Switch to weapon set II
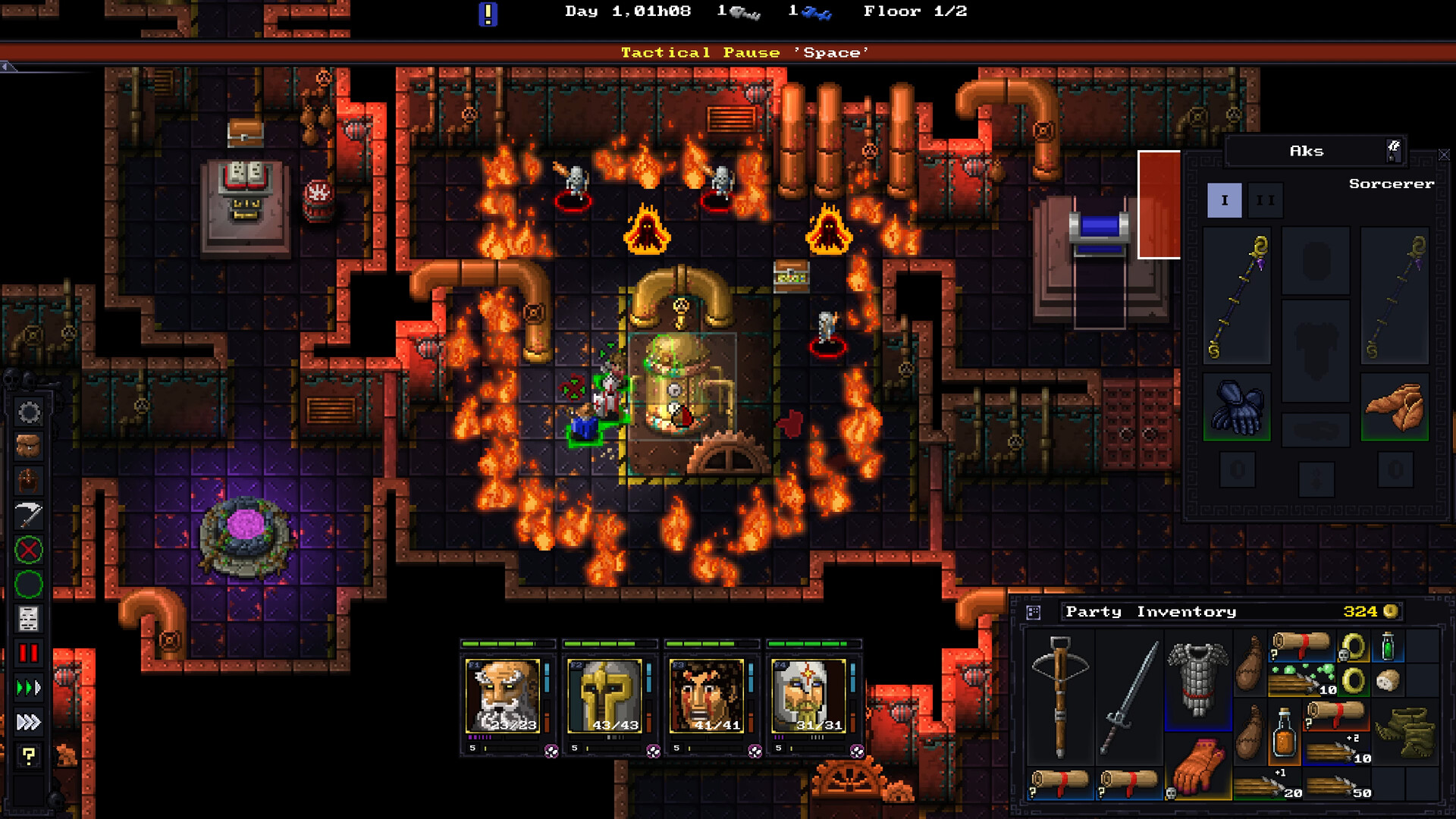This screenshot has width=1456, height=819. tap(1265, 201)
